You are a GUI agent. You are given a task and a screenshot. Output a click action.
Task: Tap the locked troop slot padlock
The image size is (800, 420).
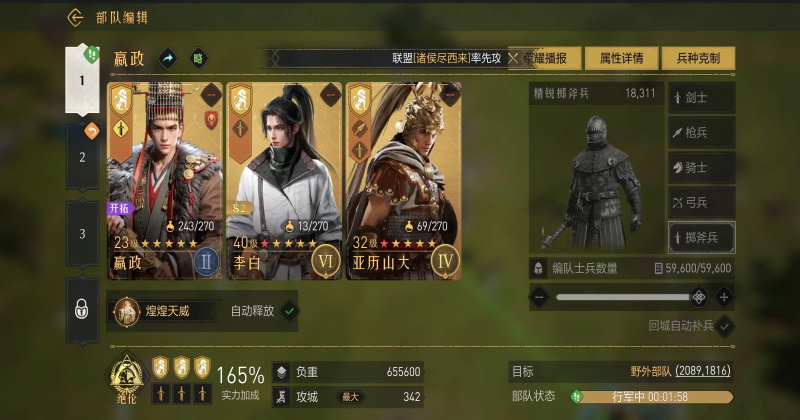coord(83,309)
